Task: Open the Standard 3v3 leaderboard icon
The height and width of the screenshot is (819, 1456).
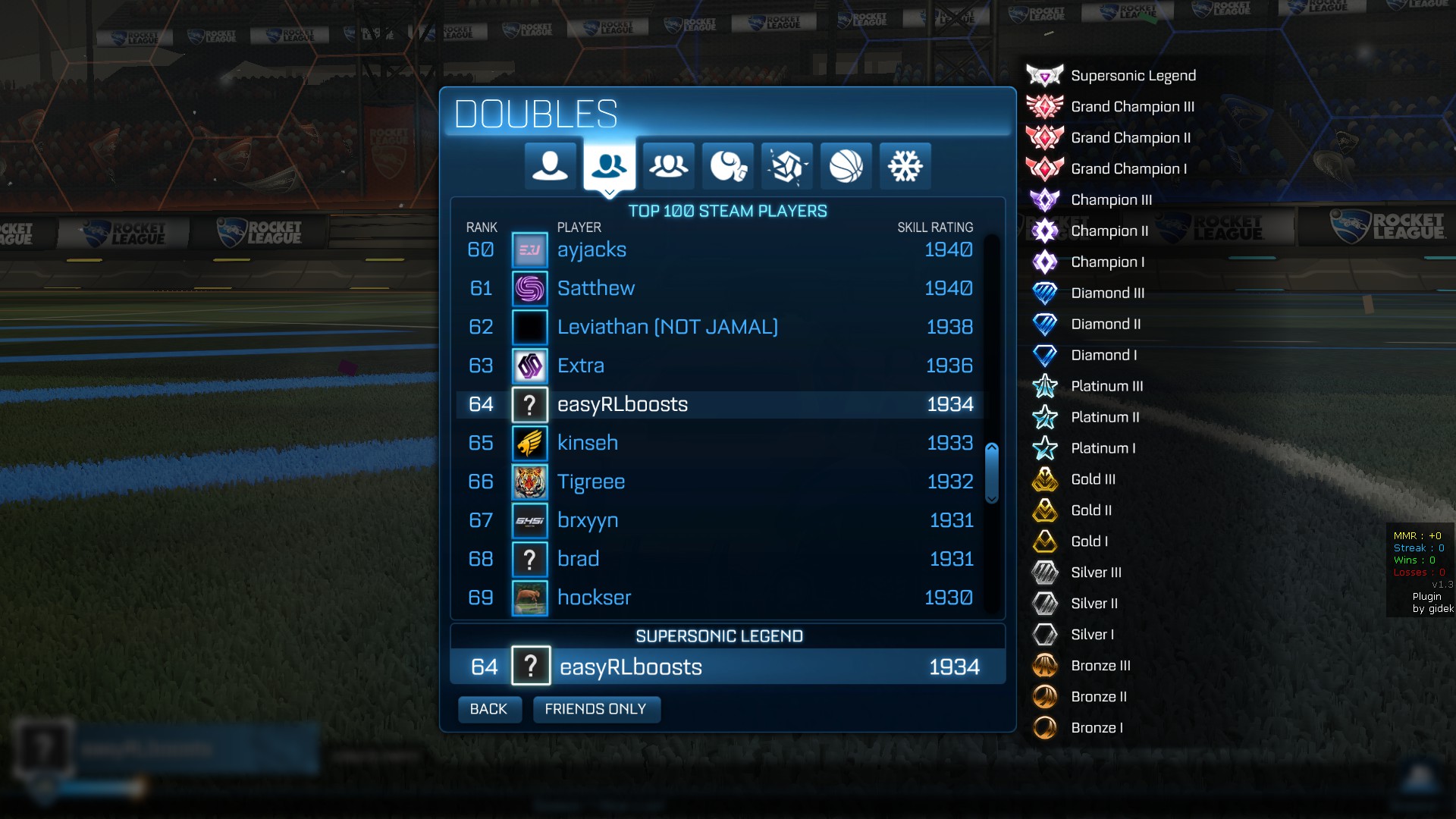Action: [668, 166]
